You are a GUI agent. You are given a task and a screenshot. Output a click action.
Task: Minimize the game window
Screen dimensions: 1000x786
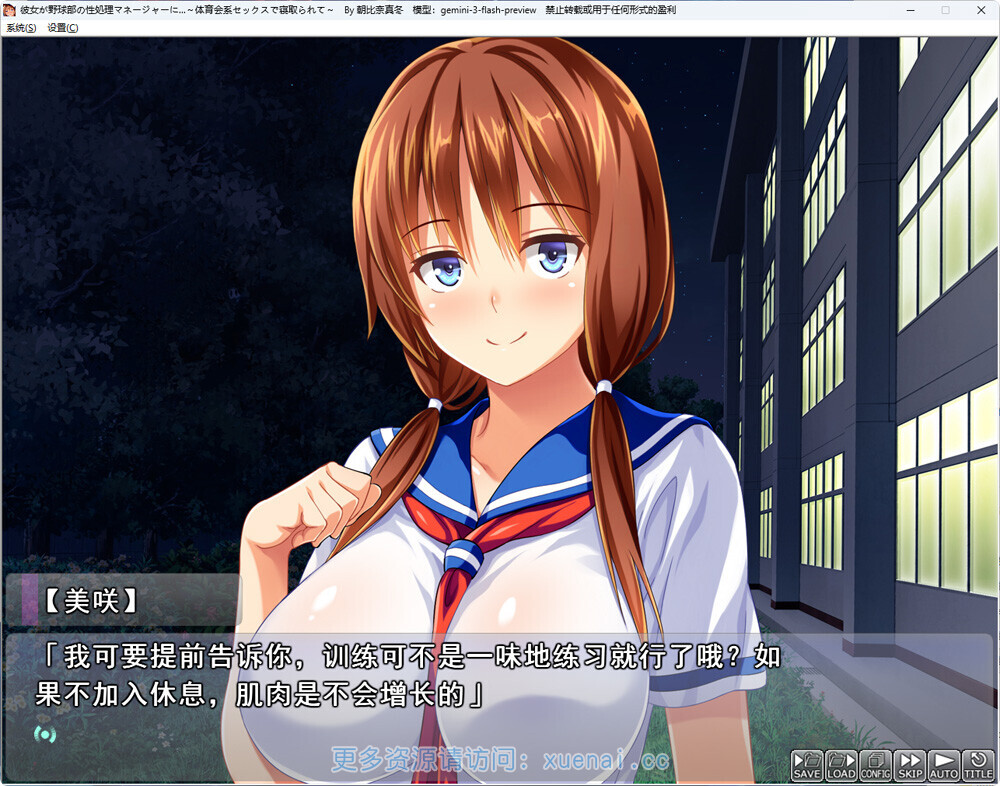coord(912,10)
